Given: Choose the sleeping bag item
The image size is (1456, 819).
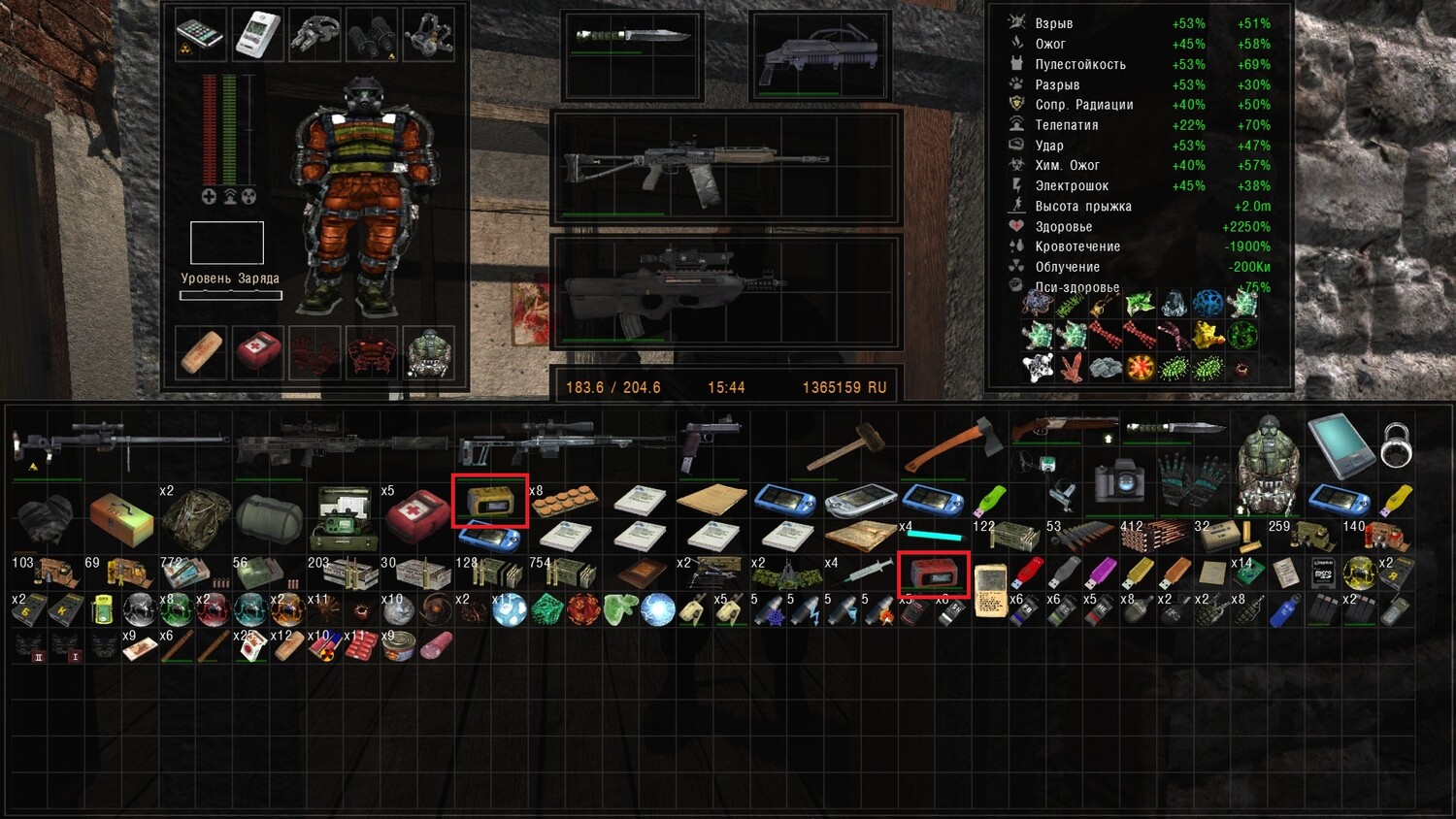Looking at the screenshot, I should (269, 516).
